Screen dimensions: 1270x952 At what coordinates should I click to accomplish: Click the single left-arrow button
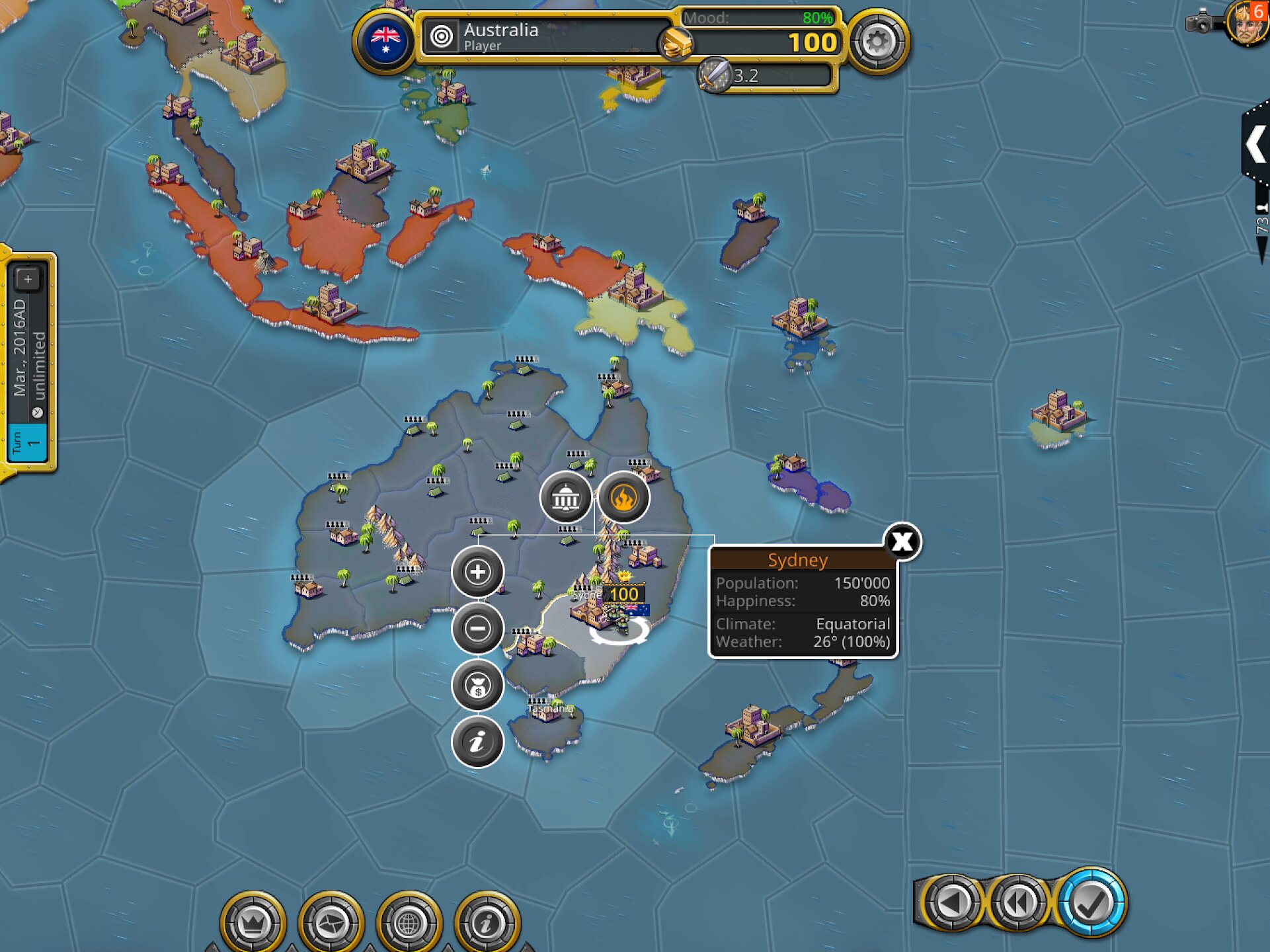click(951, 902)
